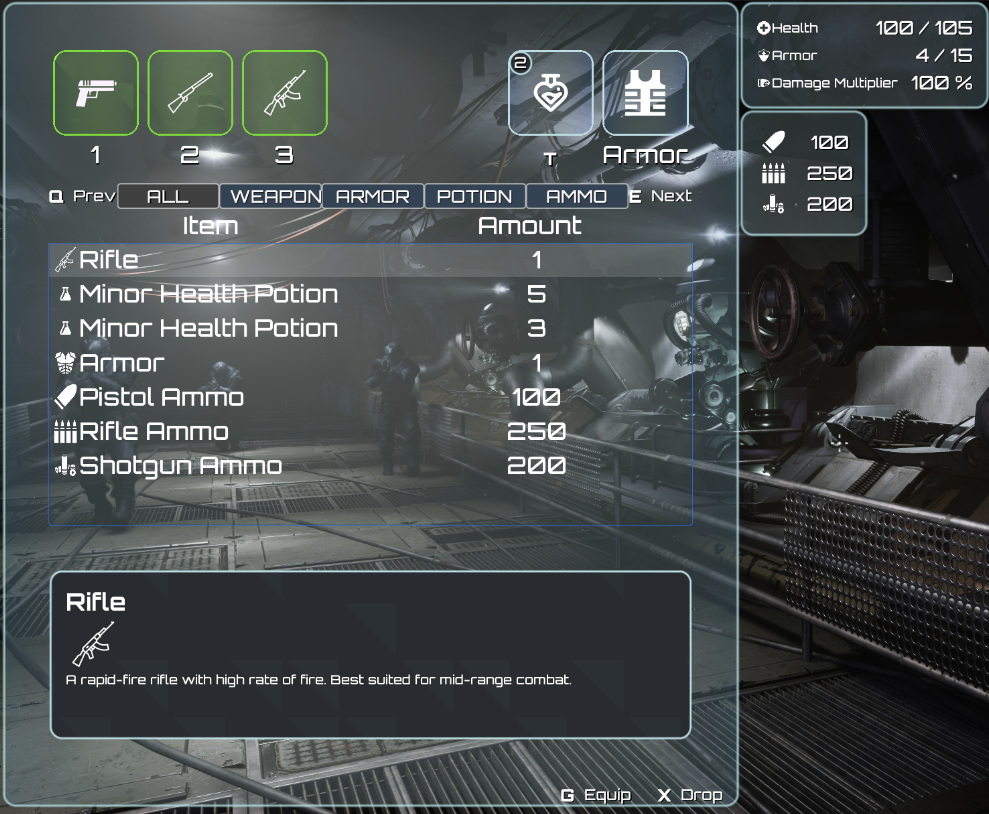The image size is (989, 814).
Task: Choose the Minor Health Potion row with amount 3
Action: [370, 328]
